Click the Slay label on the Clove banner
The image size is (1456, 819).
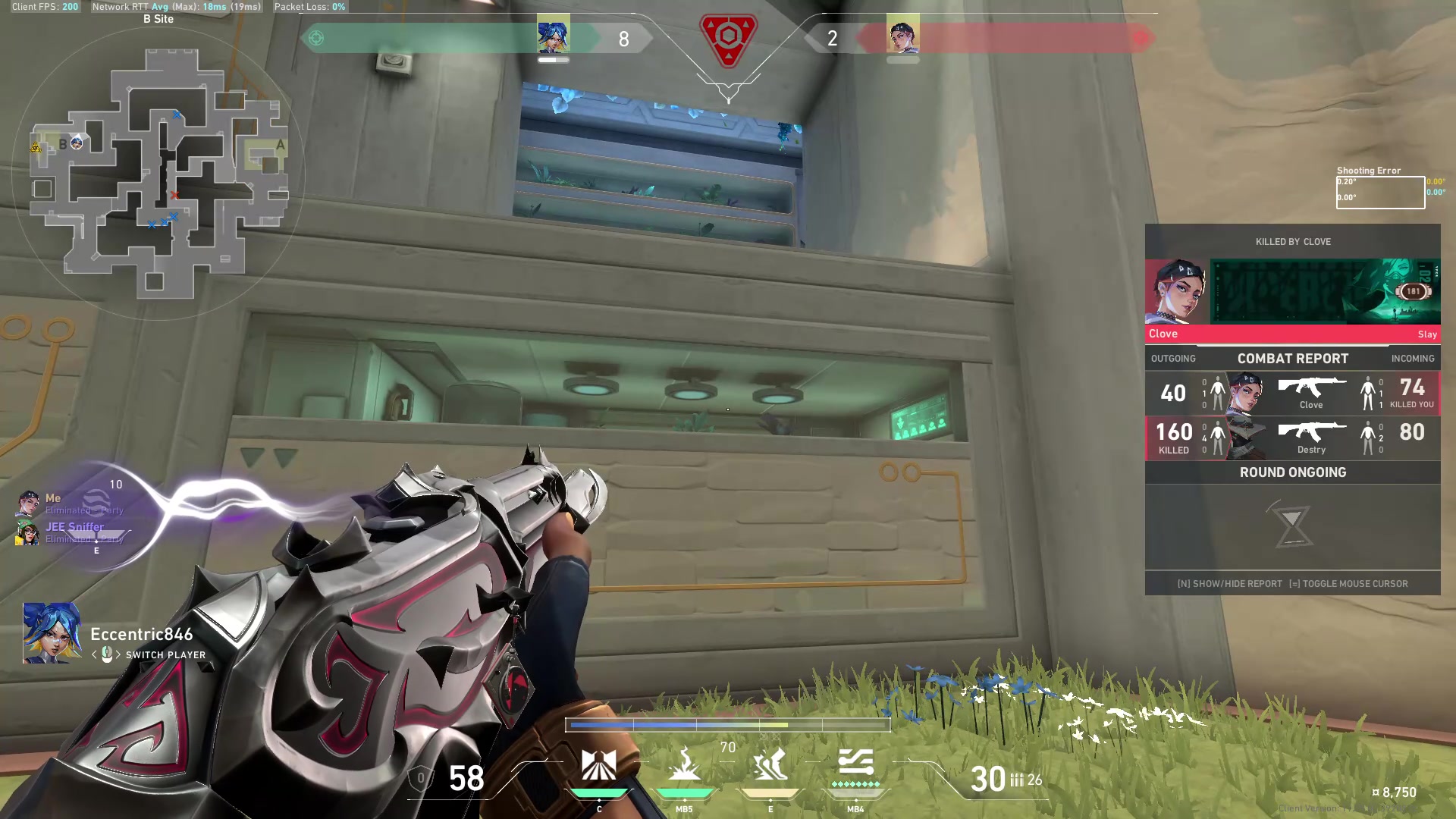click(x=1428, y=334)
